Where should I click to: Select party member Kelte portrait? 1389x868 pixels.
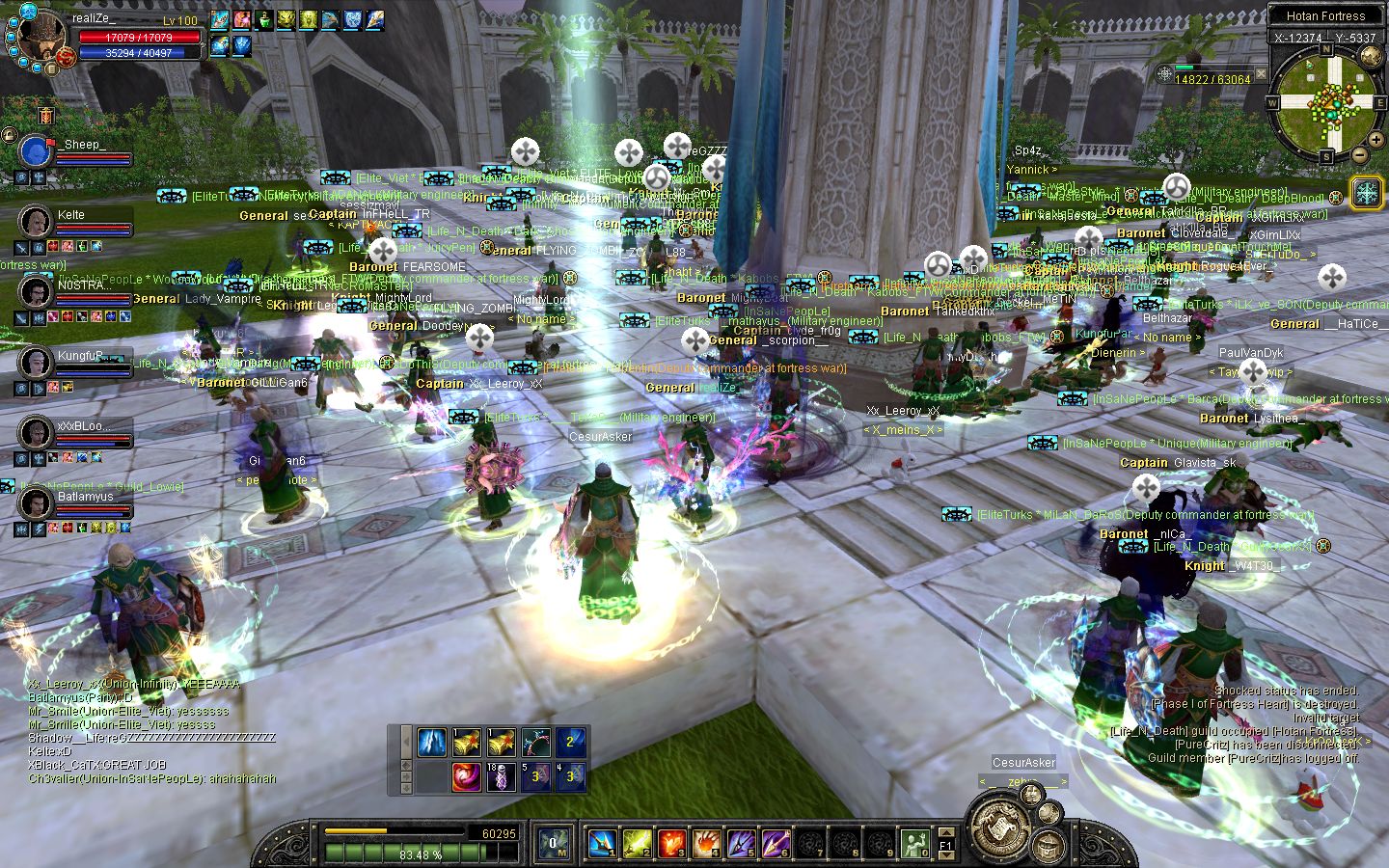36,221
